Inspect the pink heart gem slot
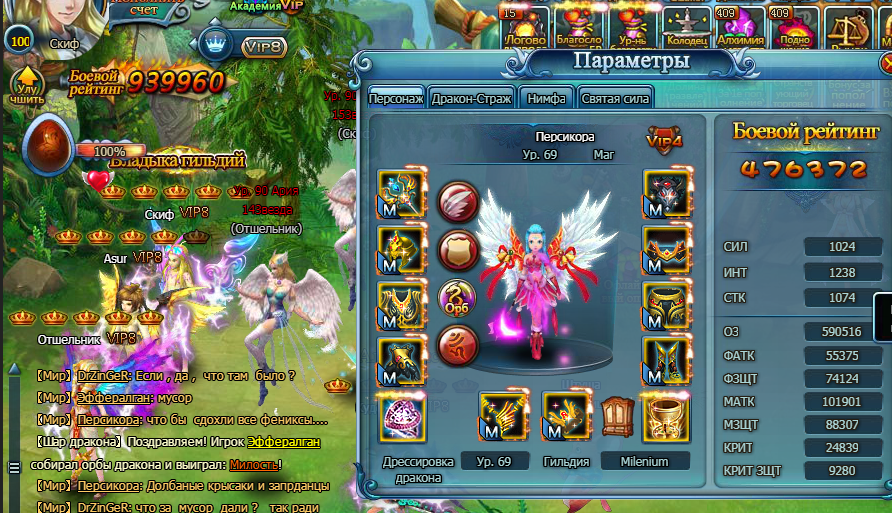 (x=402, y=417)
